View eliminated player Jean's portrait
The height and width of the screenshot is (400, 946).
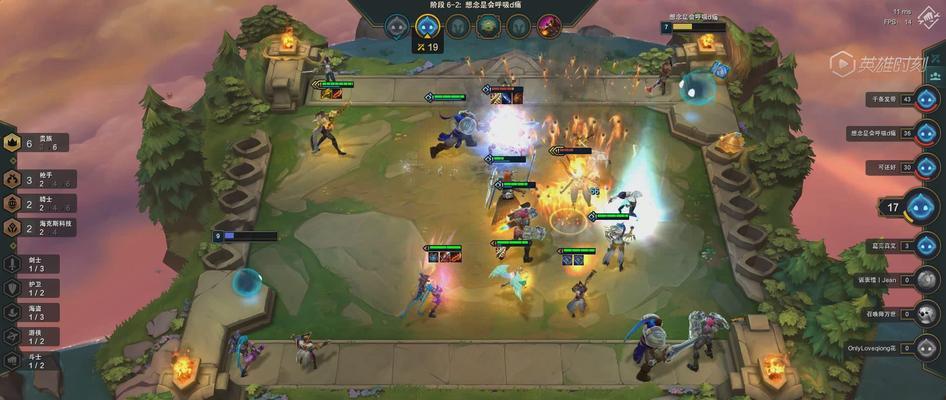tap(928, 280)
